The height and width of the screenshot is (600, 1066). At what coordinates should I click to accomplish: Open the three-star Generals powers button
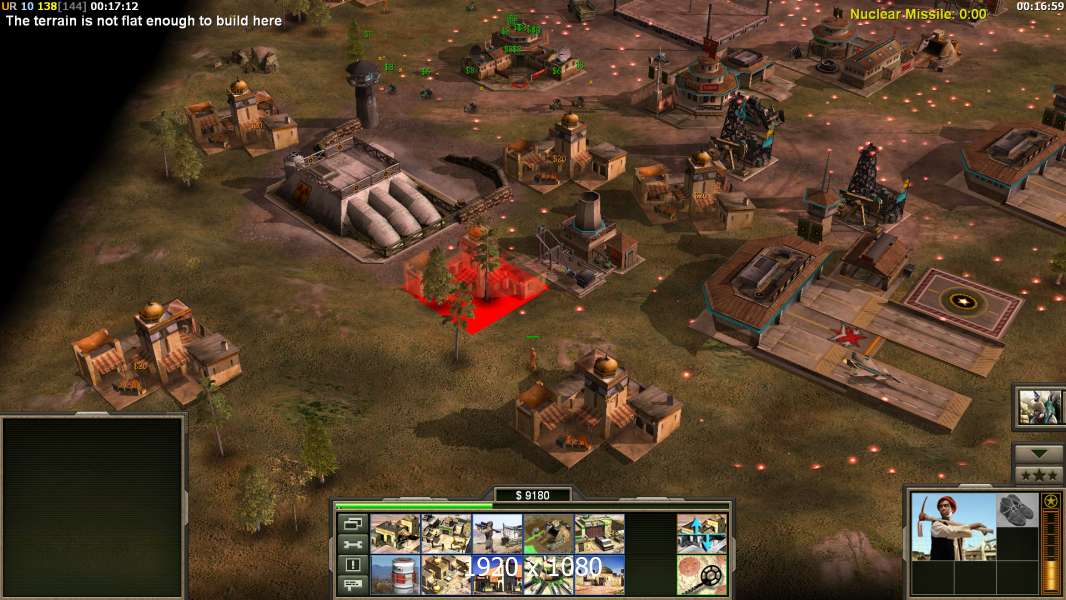(1038, 475)
